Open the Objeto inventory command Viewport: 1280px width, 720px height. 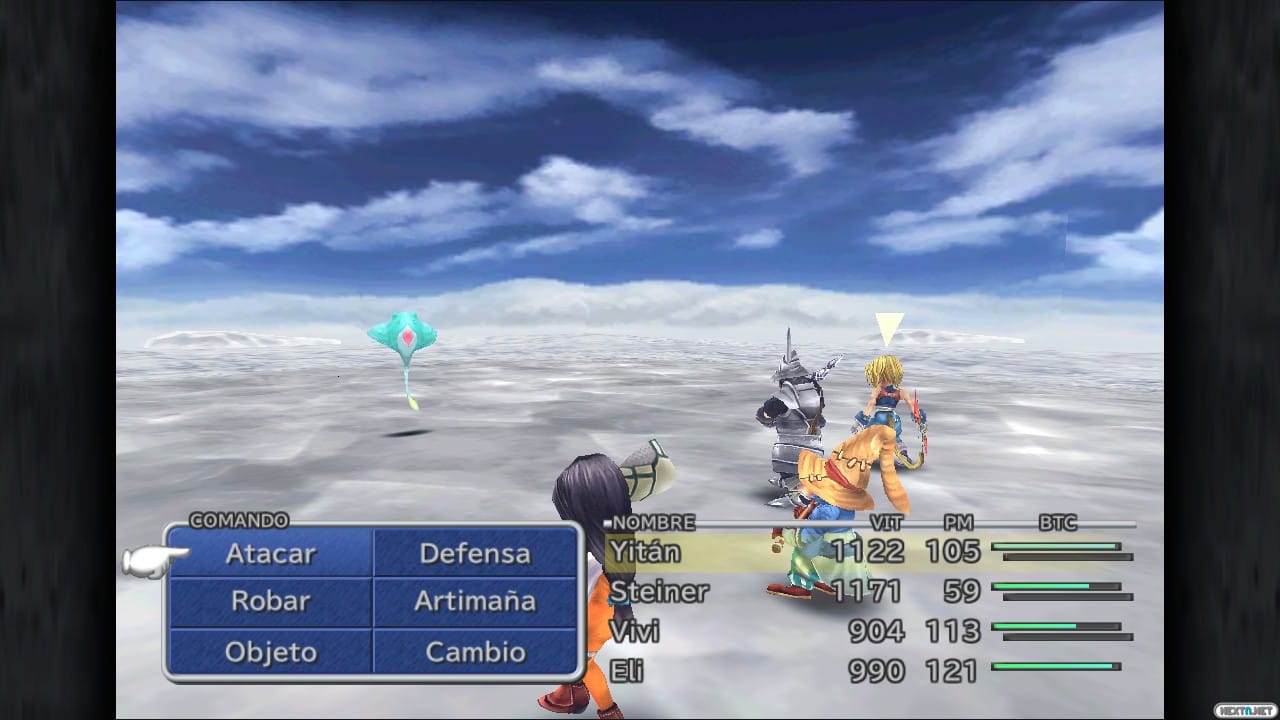tap(270, 651)
